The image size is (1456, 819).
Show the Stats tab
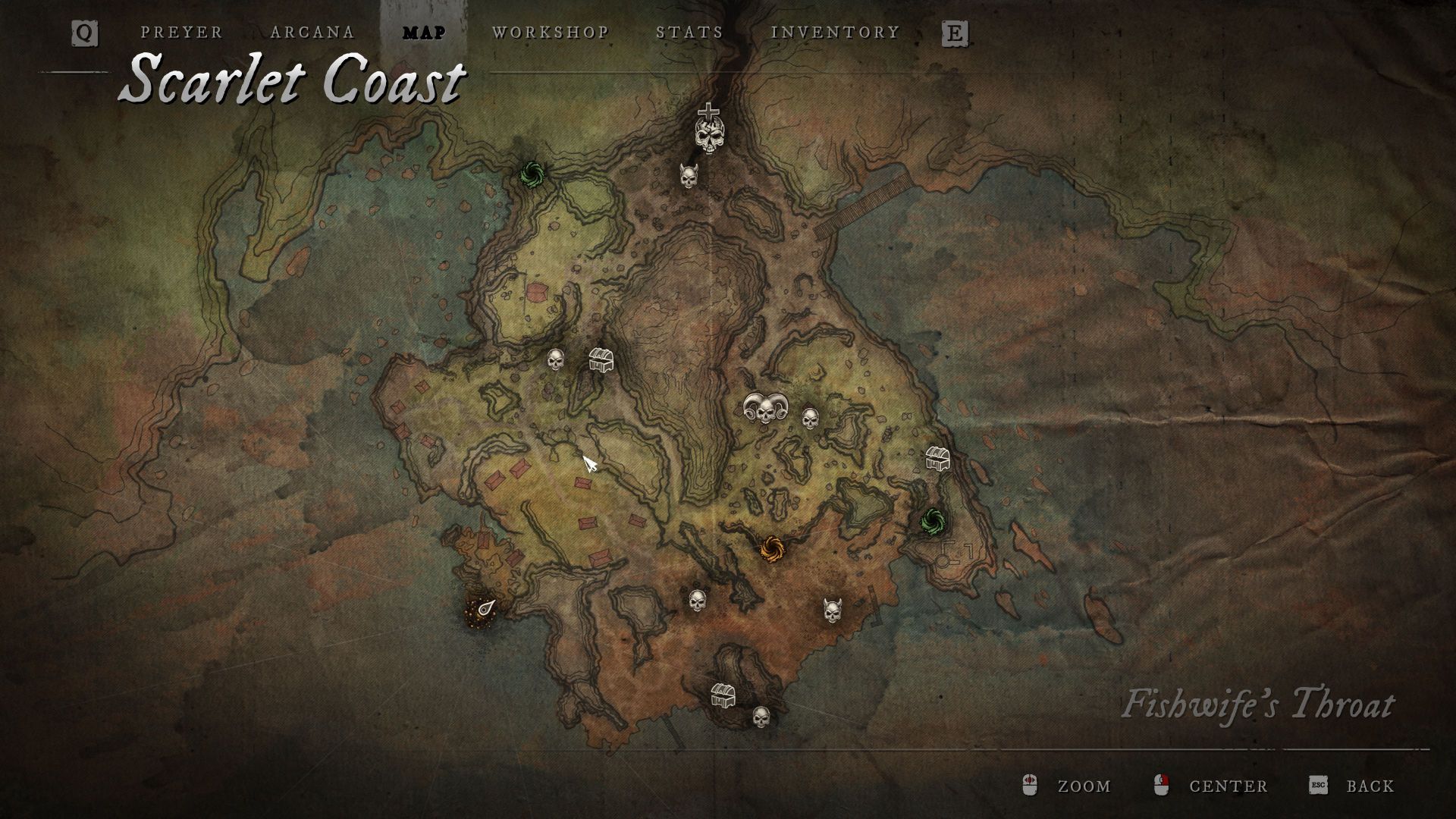click(x=689, y=33)
